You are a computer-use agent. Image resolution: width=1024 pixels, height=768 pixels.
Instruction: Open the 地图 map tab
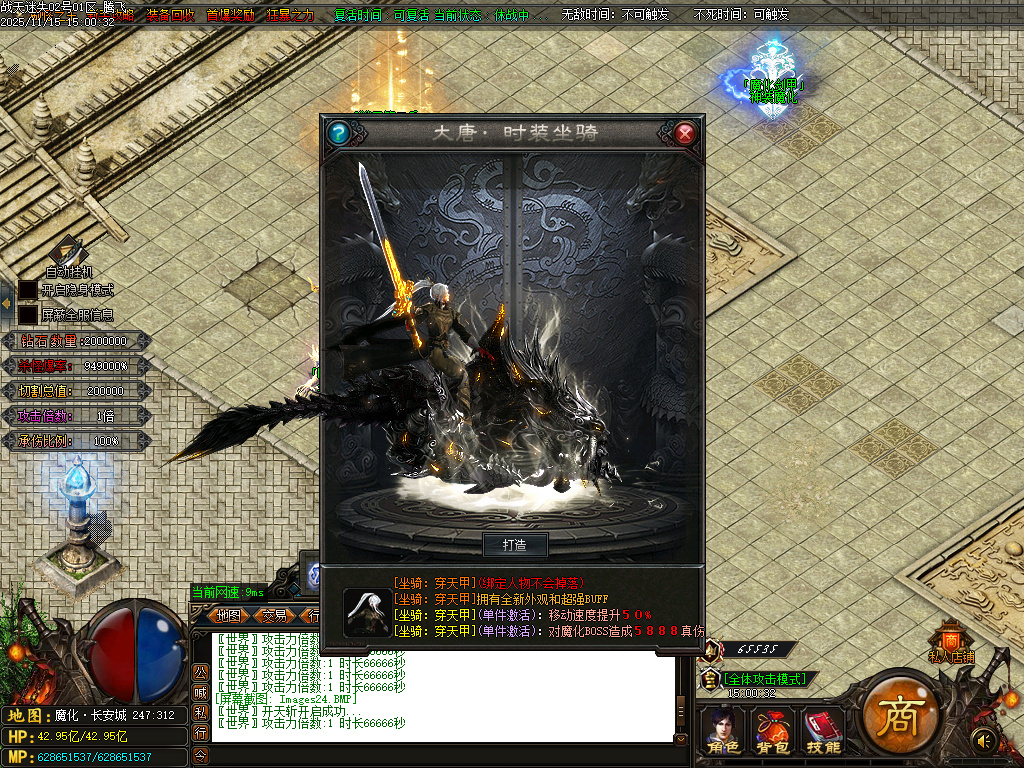click(229, 615)
